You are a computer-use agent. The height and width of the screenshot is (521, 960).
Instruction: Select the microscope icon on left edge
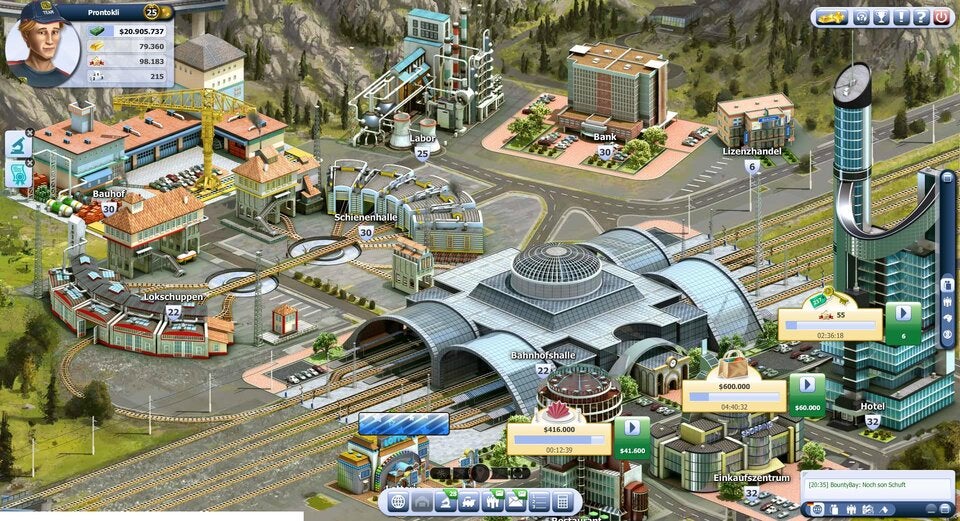[19, 144]
